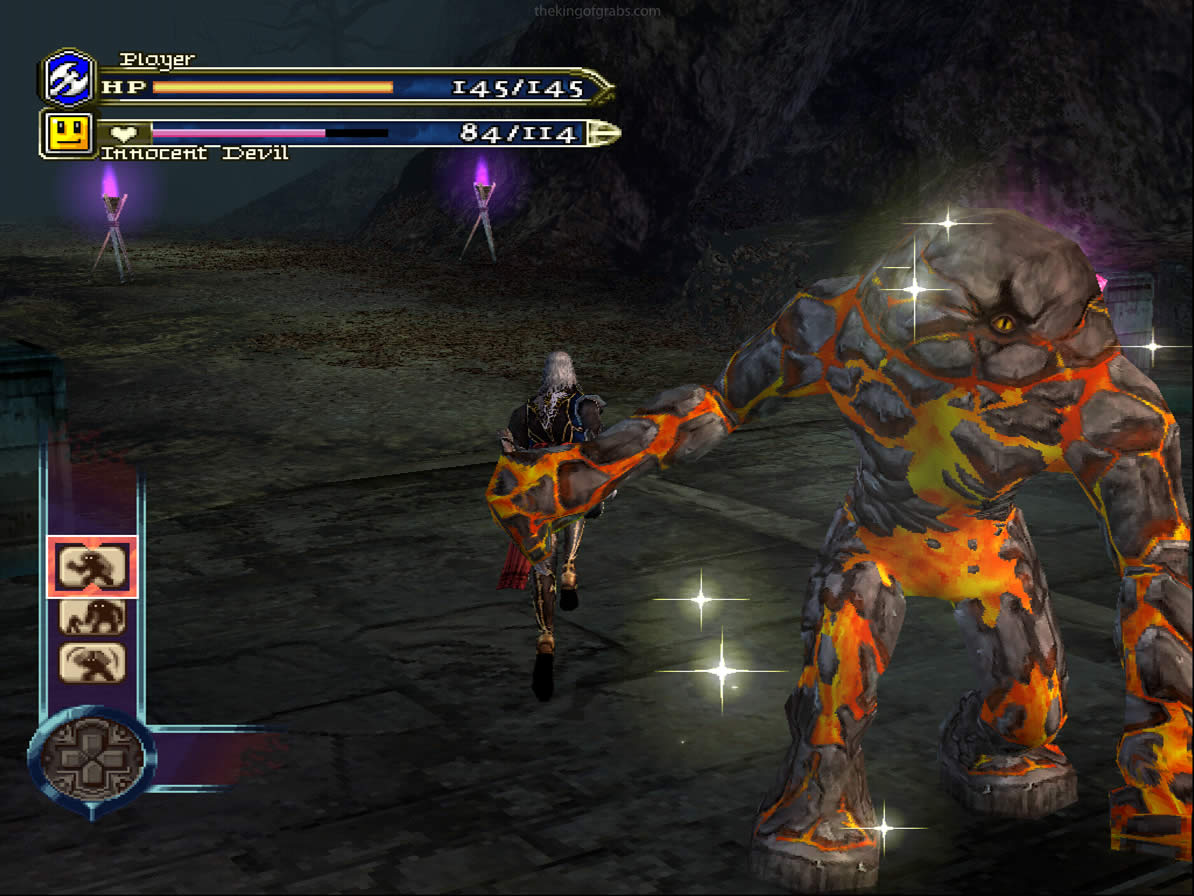Click the round d-pad command selector
The width and height of the screenshot is (1194, 896).
(92, 757)
